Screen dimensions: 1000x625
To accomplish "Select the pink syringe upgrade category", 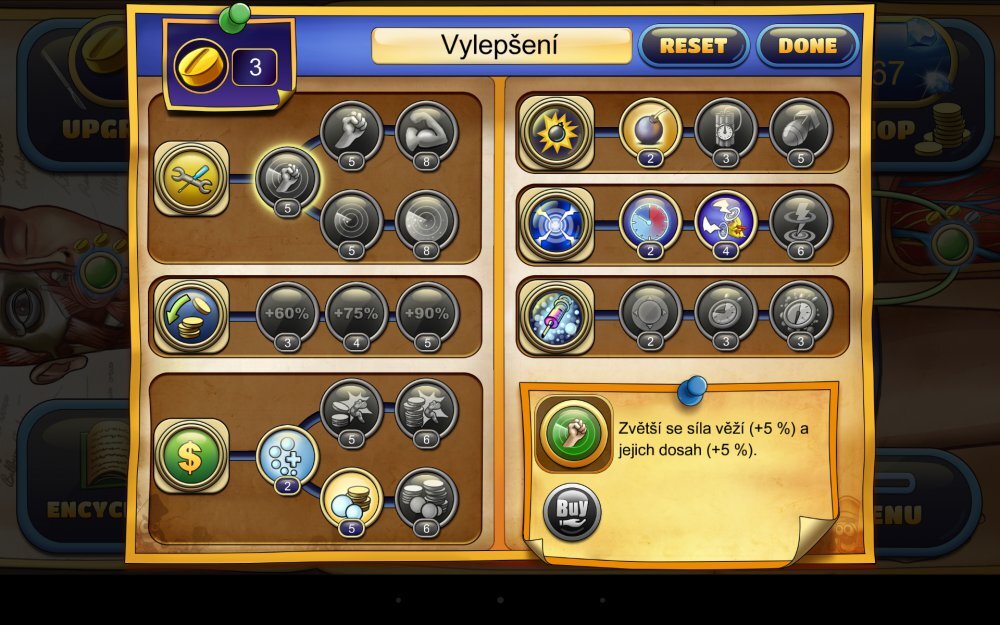I will click(555, 314).
